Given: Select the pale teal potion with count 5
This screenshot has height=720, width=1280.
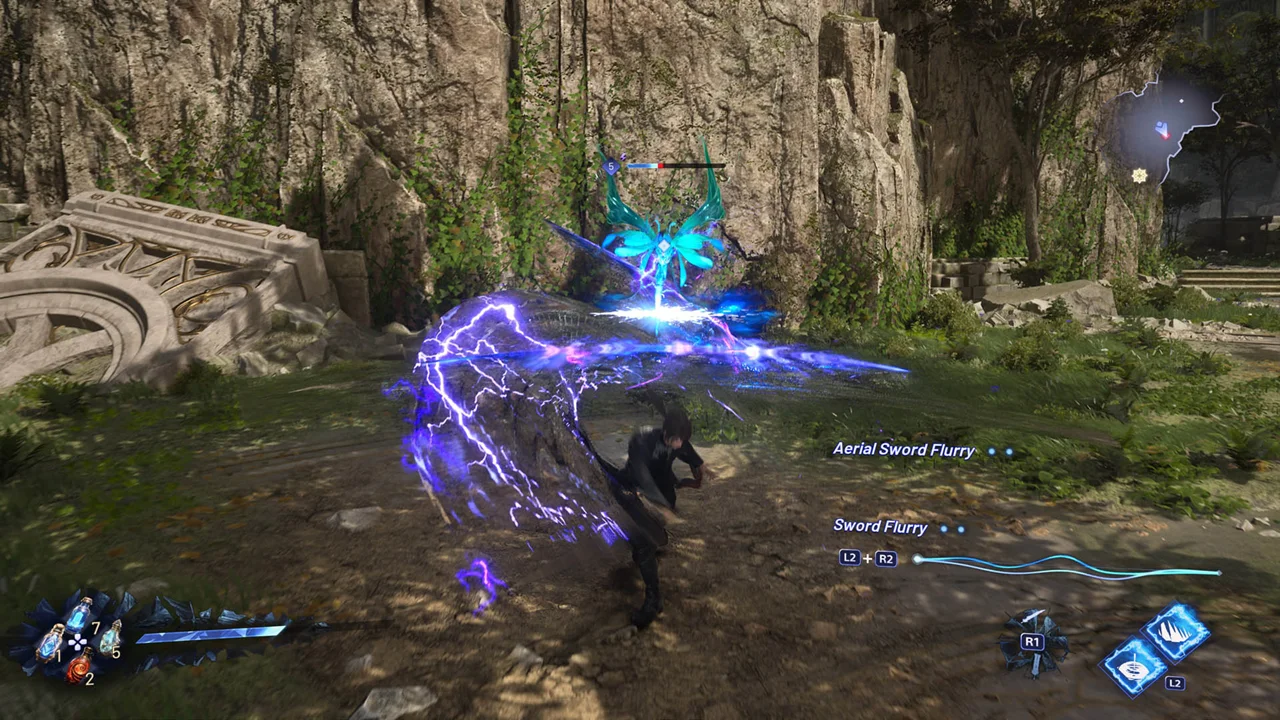Looking at the screenshot, I should coord(110,637).
